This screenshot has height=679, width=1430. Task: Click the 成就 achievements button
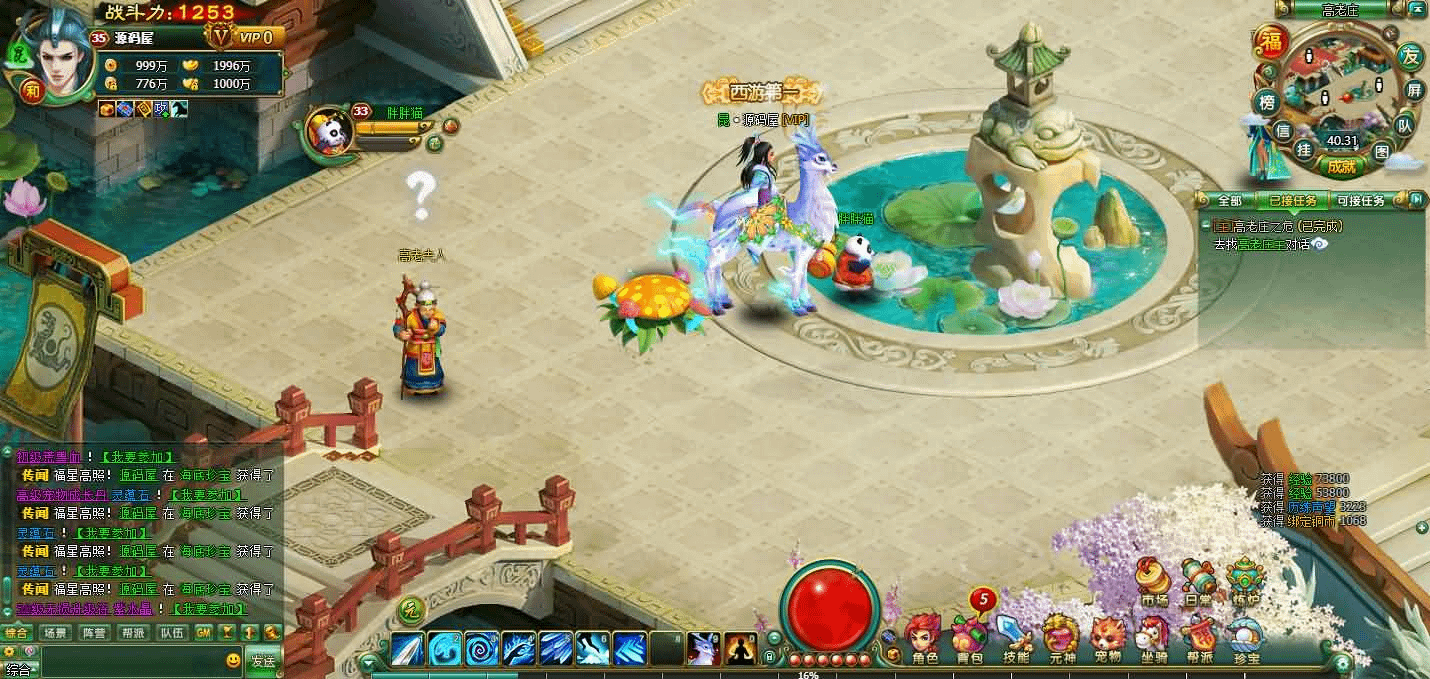point(1341,166)
